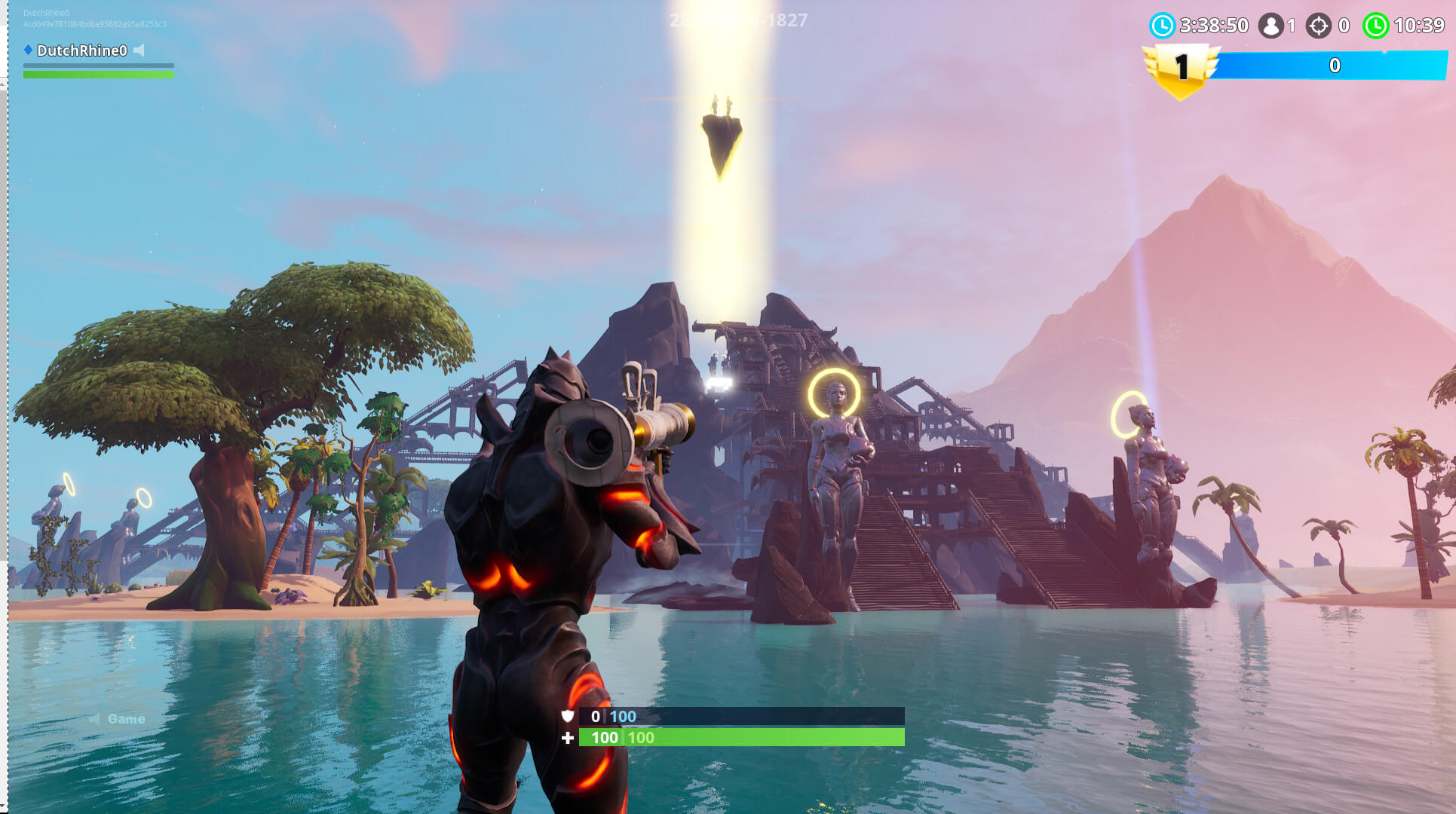Click the blue diamond marker beside DutchRhine0
1456x814 pixels.
click(29, 47)
